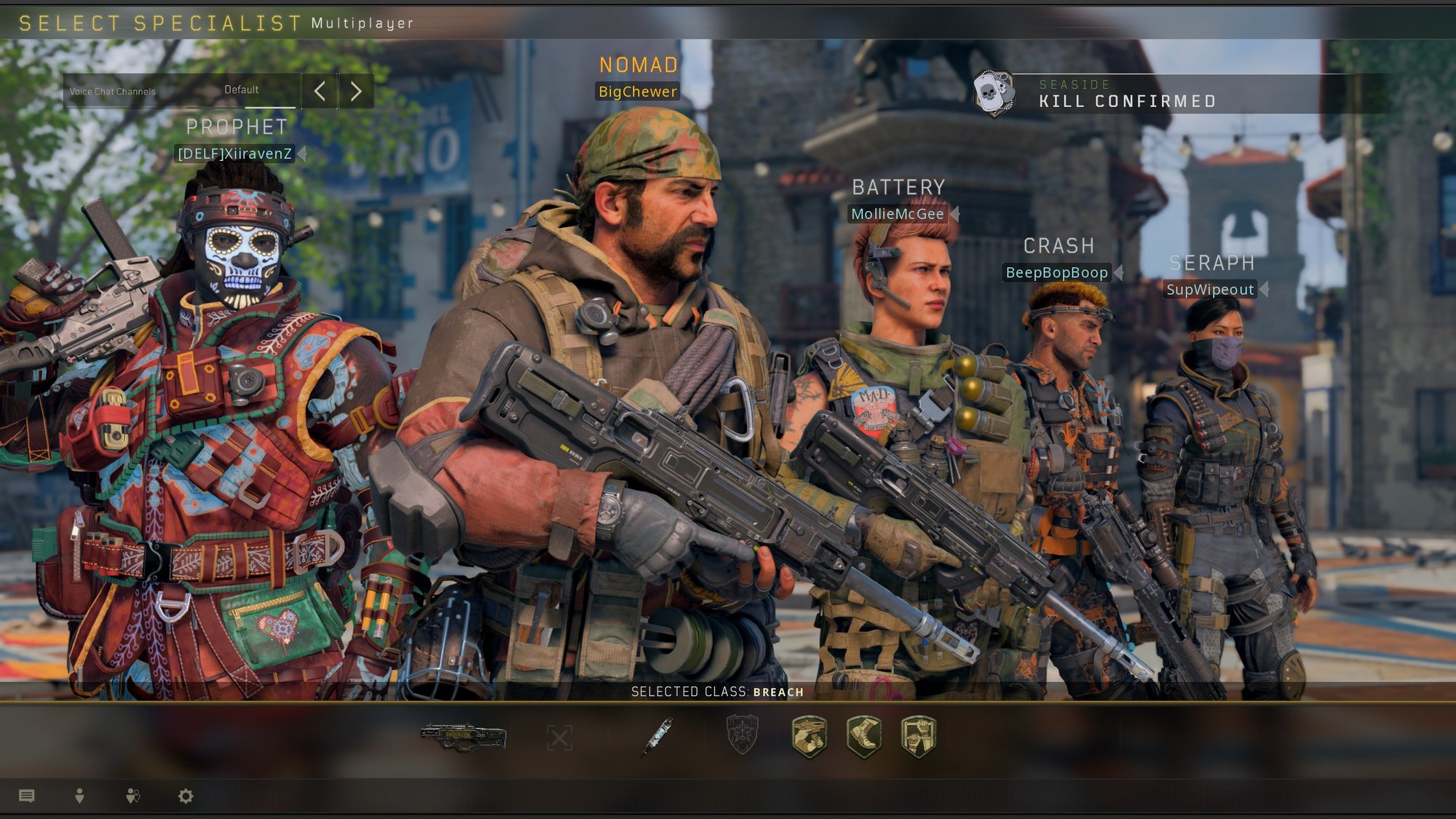Open settings with the gear icon
Screen dimensions: 1456x819
pyautogui.click(x=186, y=796)
